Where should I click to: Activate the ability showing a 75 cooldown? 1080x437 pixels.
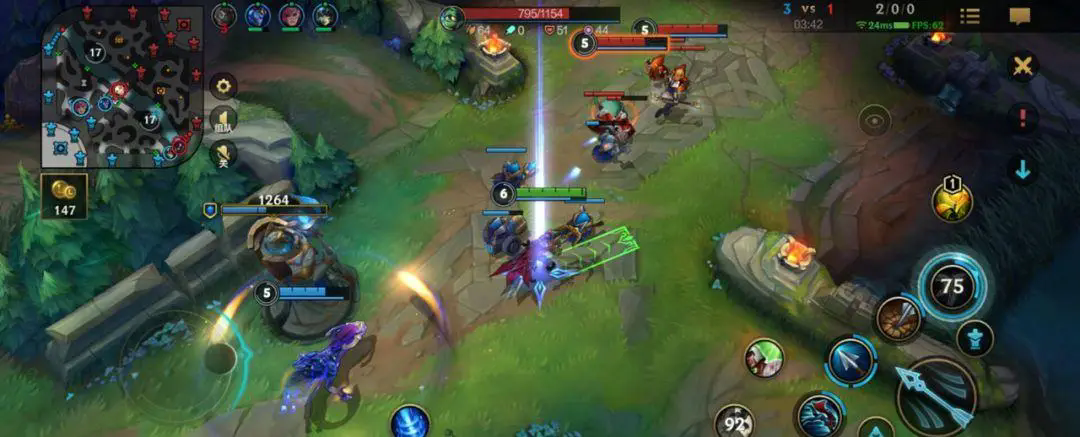point(951,285)
